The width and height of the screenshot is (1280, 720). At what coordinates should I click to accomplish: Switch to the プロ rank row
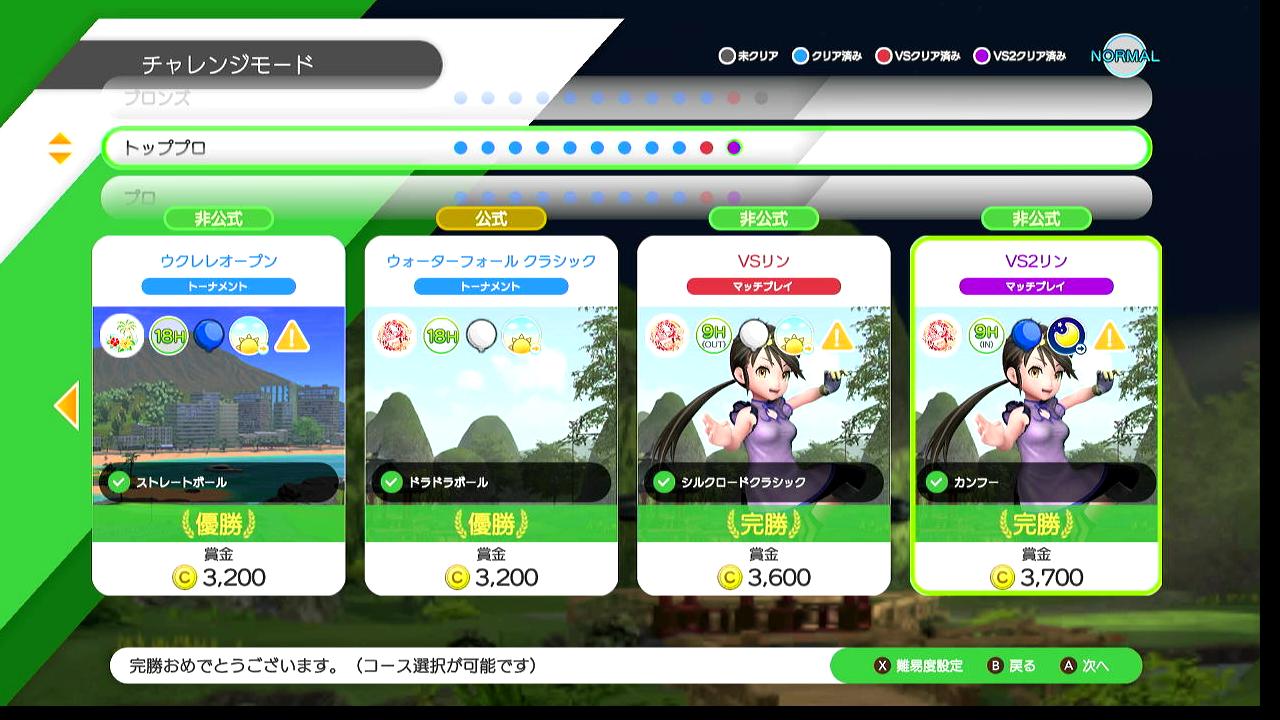(x=626, y=197)
